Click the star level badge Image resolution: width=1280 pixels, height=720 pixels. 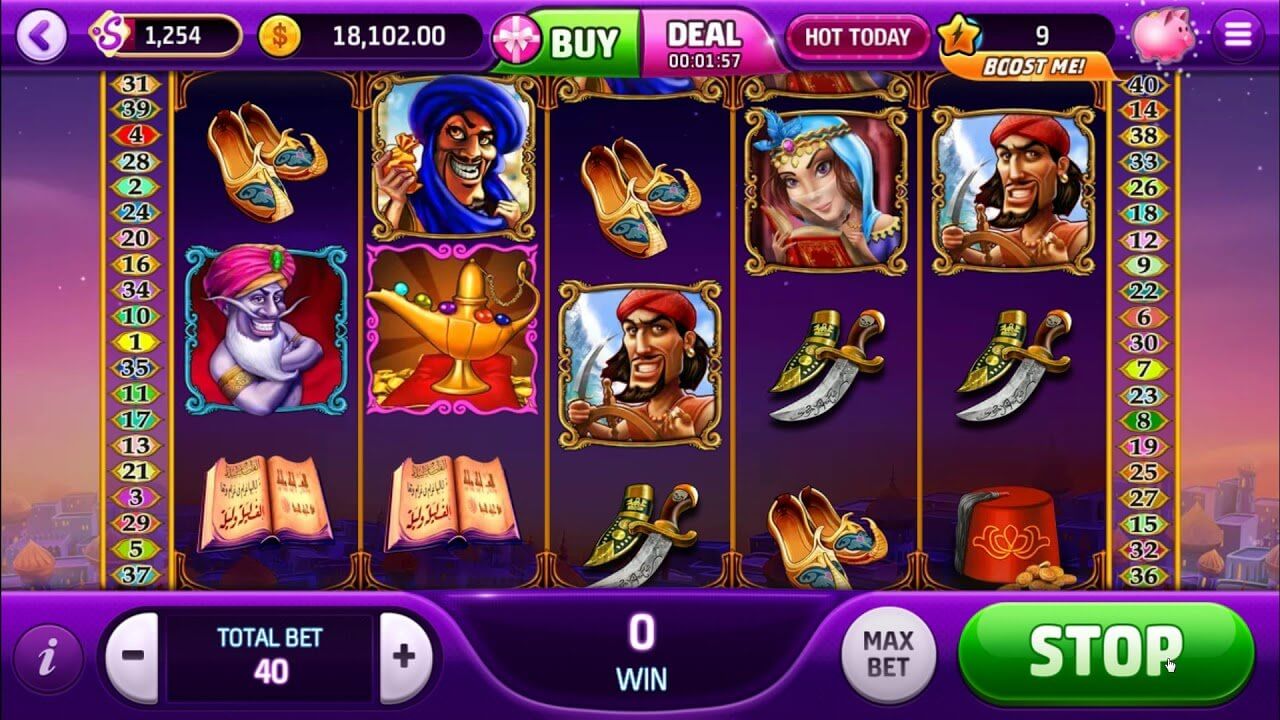956,37
